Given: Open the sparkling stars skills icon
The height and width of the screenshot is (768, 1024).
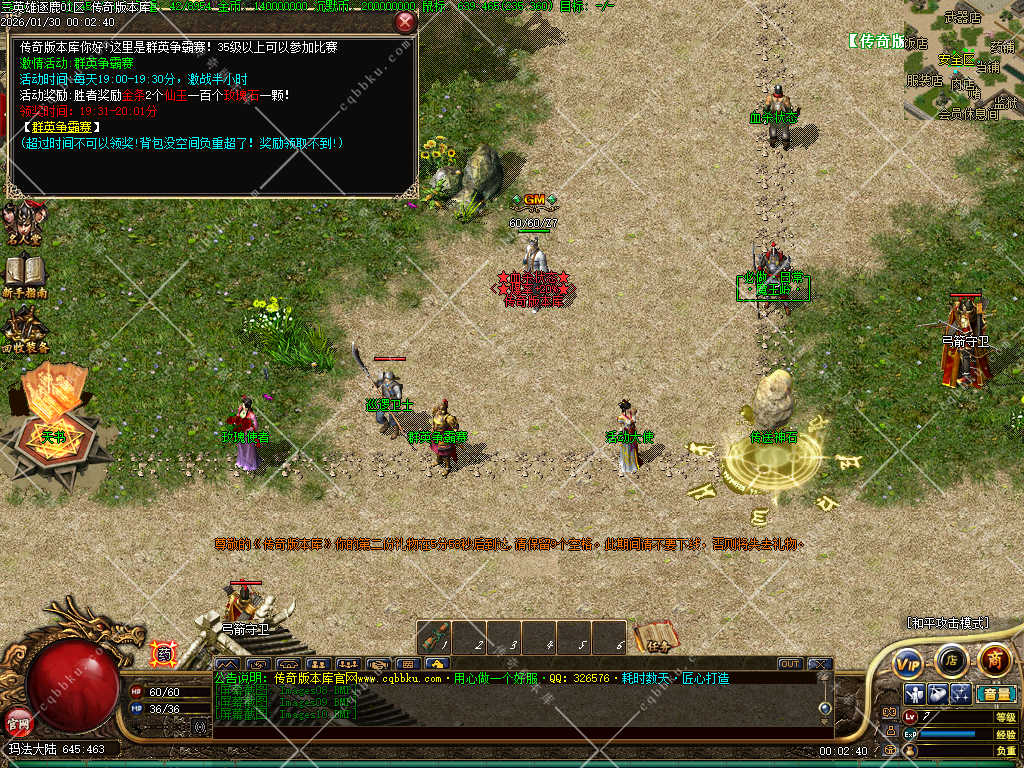Looking at the screenshot, I should tap(960, 693).
